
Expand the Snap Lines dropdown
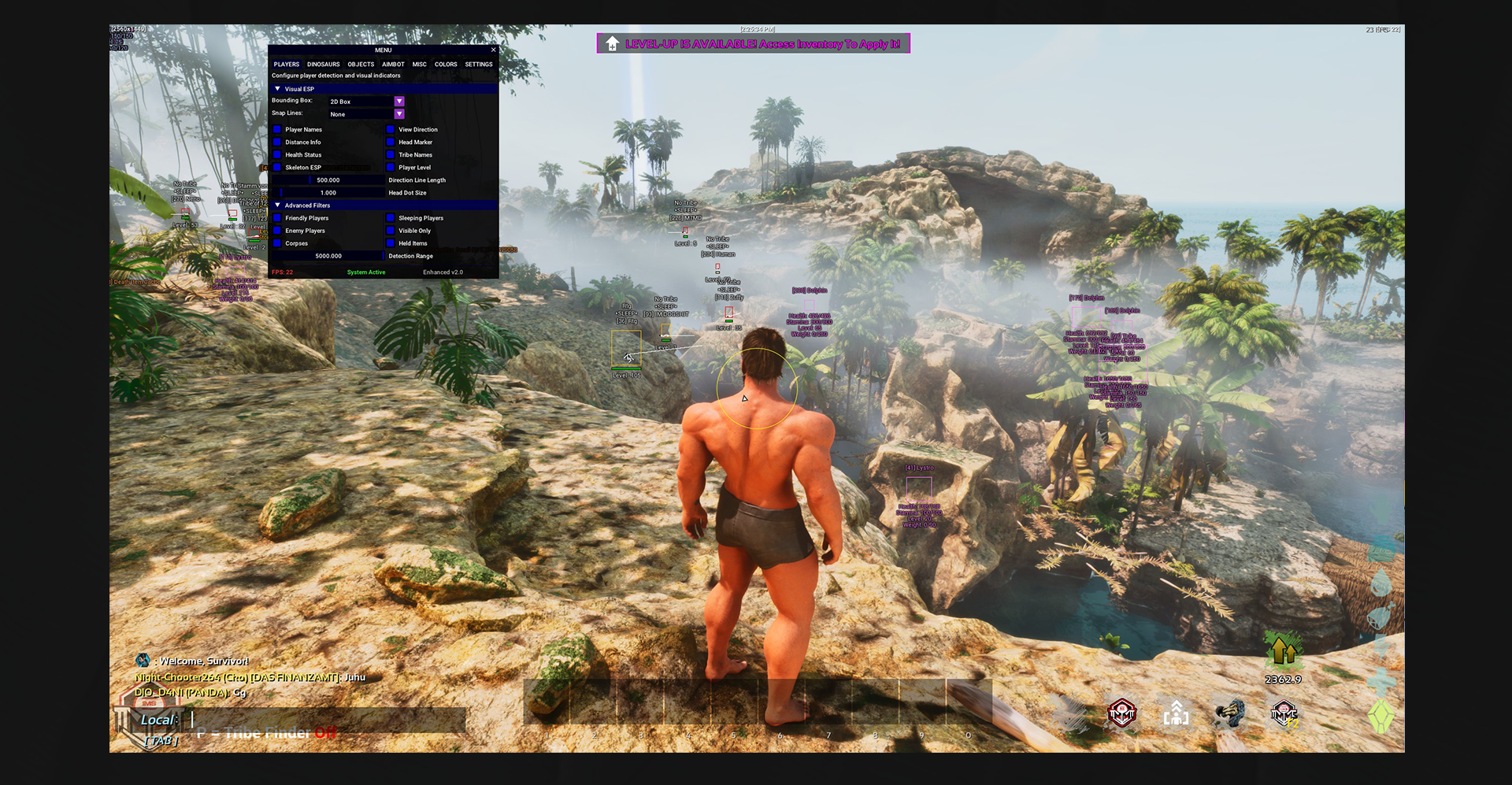click(x=399, y=114)
